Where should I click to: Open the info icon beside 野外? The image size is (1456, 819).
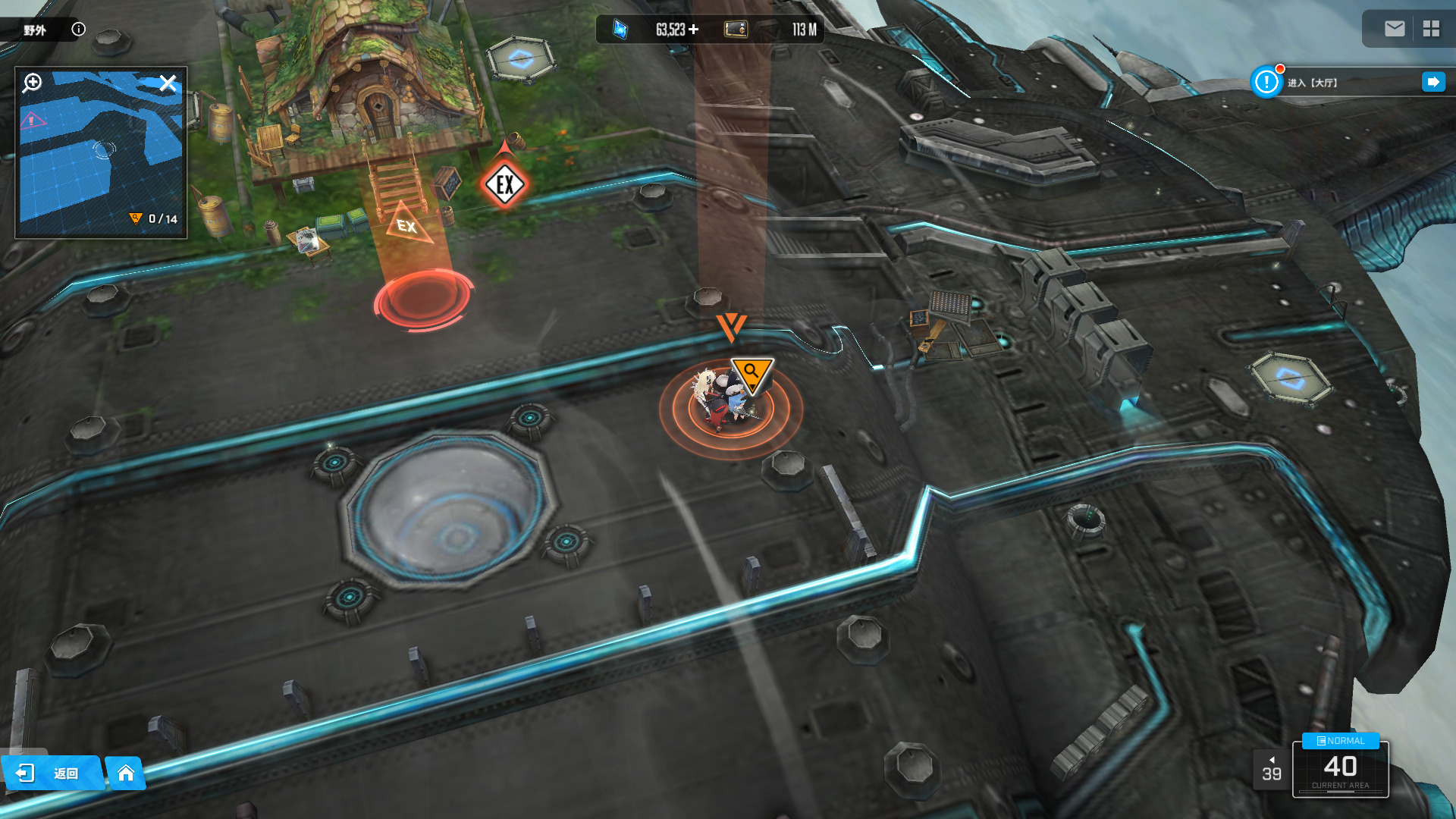point(78,29)
